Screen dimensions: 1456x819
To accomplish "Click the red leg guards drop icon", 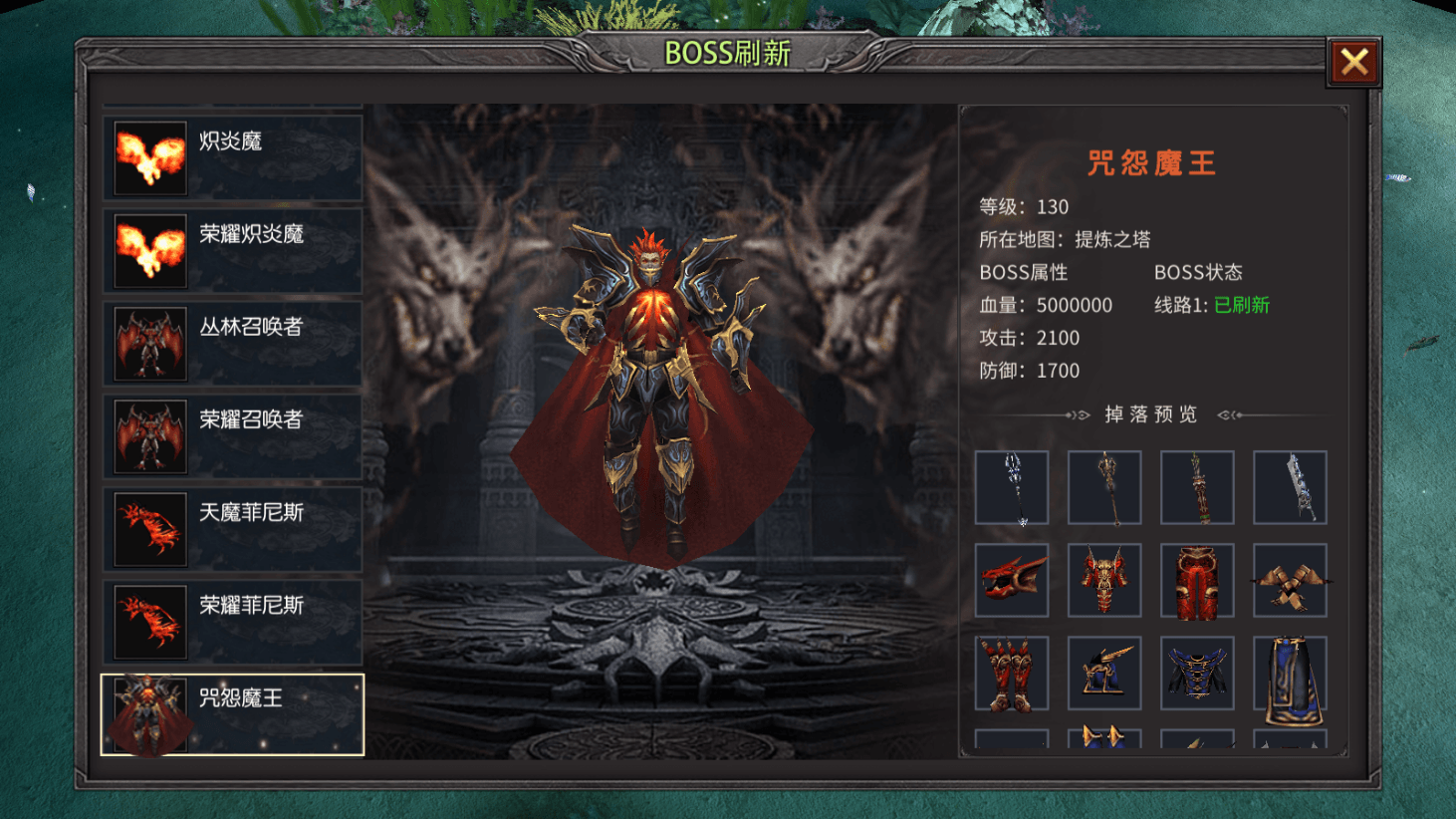I will click(1197, 581).
